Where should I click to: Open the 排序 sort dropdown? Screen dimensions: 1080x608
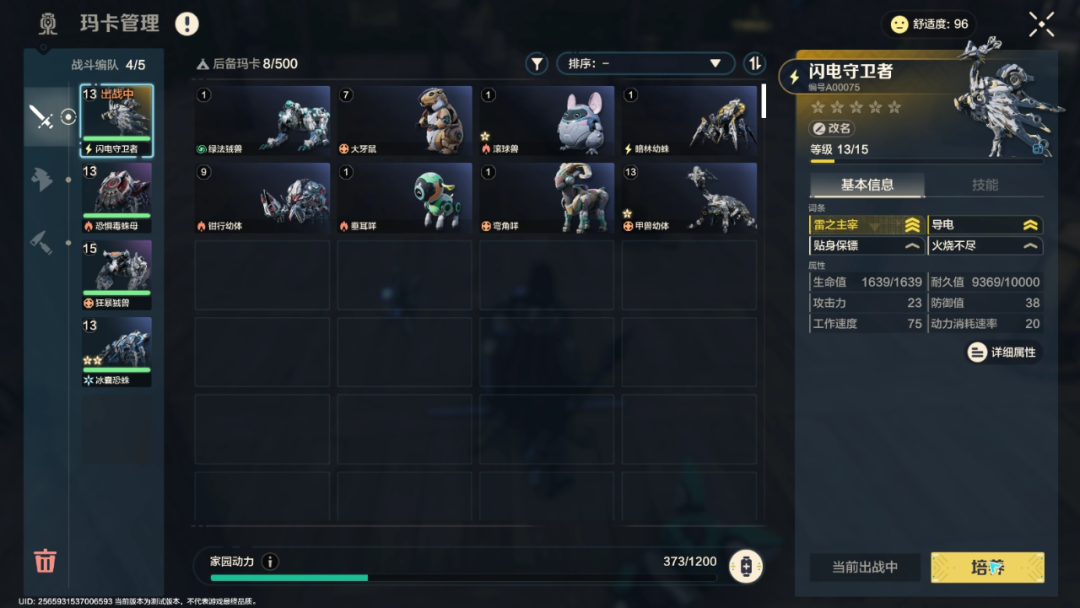(x=645, y=64)
